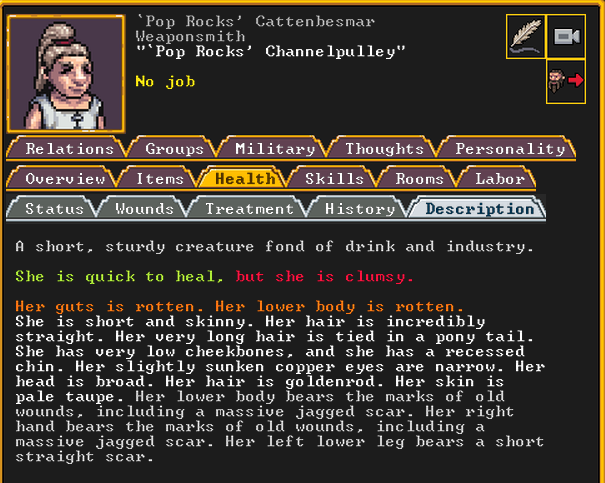Activate the camera follow icon
This screenshot has height=483, width=605.
pyautogui.click(x=566, y=37)
